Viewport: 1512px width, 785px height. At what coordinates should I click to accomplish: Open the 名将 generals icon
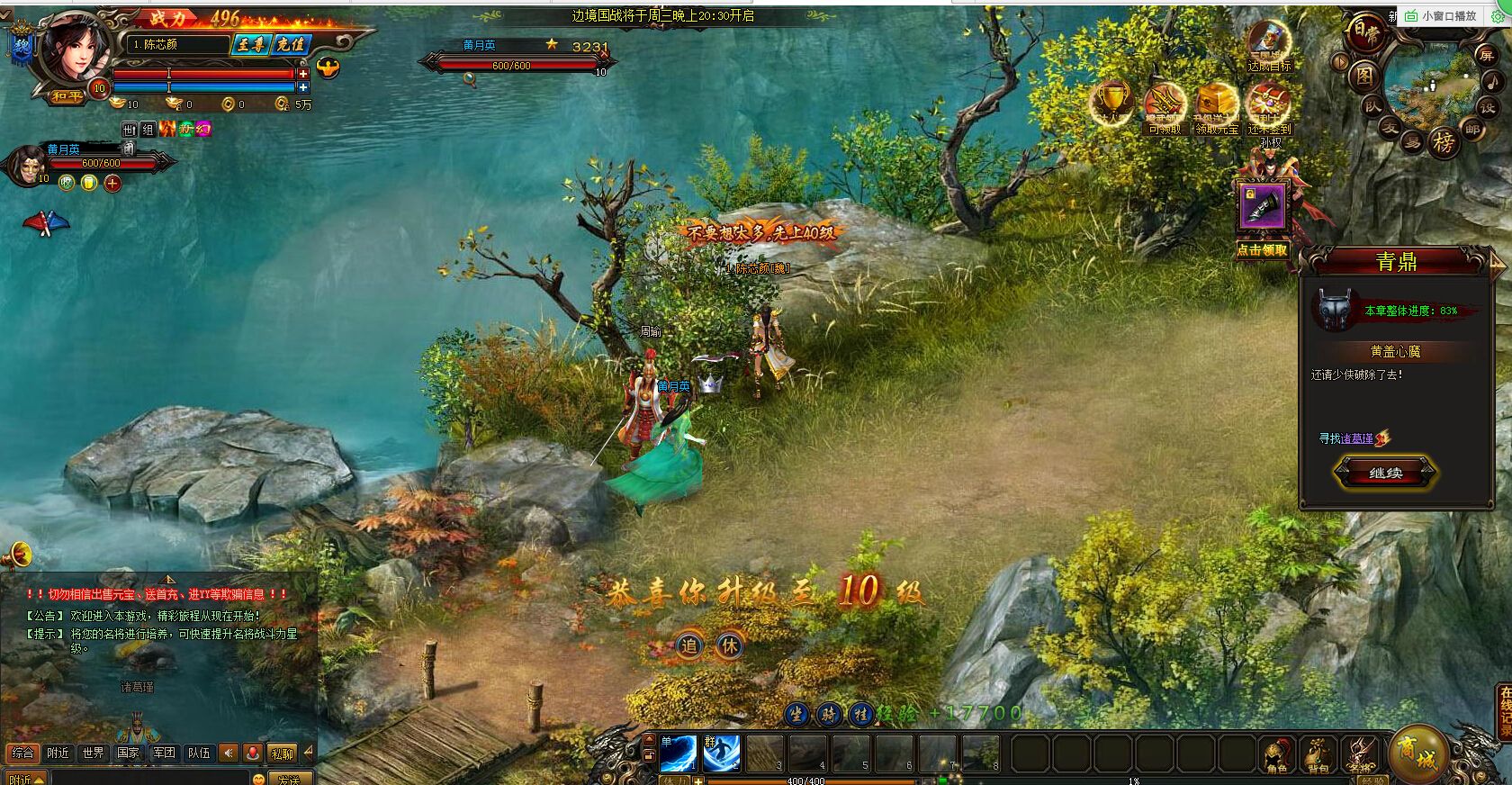pyautogui.click(x=1359, y=755)
